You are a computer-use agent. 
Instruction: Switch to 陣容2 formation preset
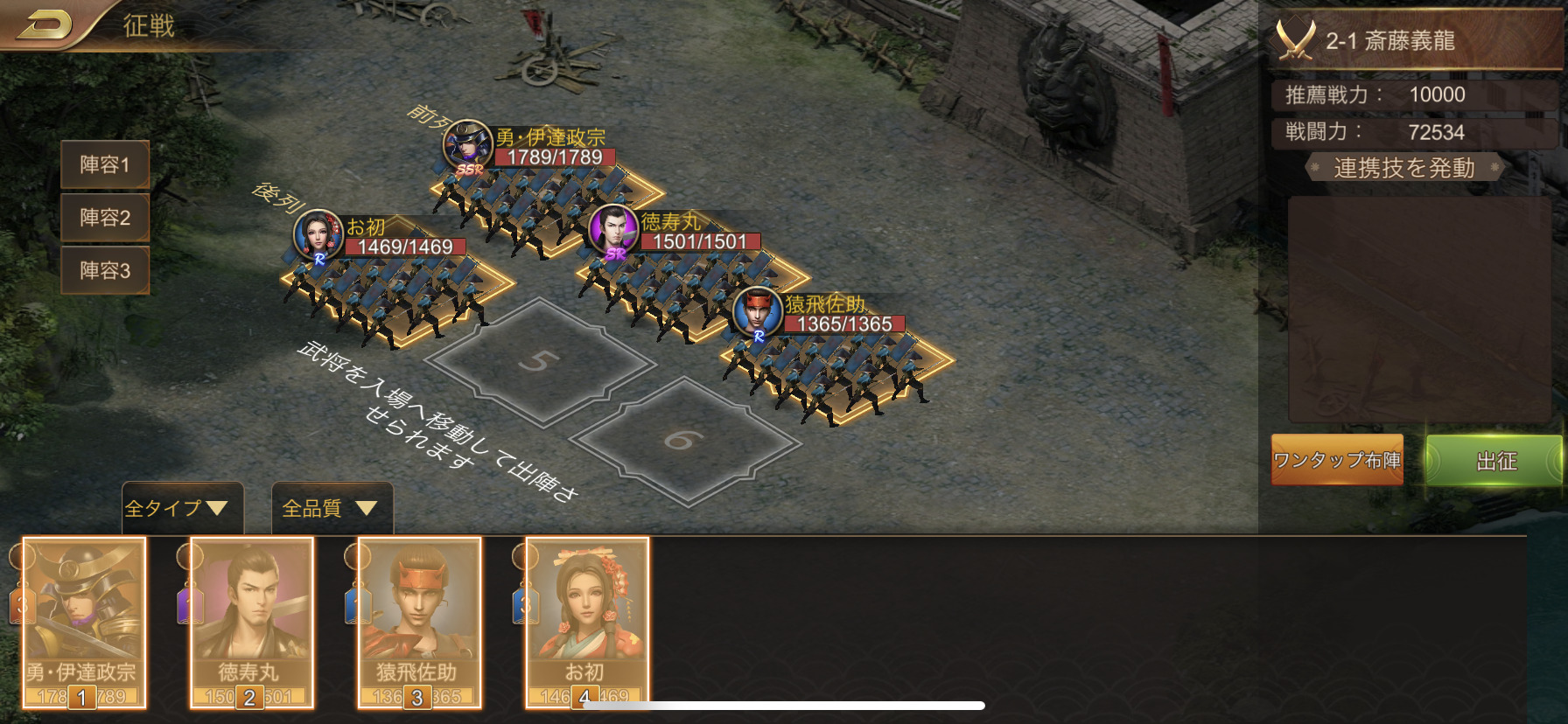click(x=105, y=217)
